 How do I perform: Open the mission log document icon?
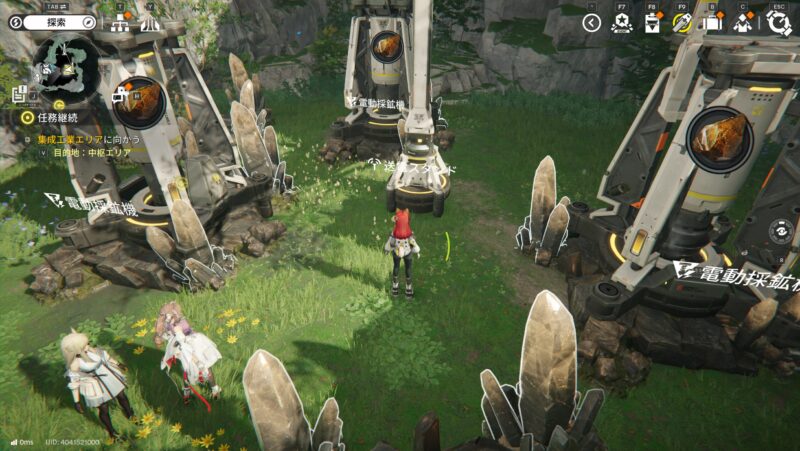pos(18,95)
